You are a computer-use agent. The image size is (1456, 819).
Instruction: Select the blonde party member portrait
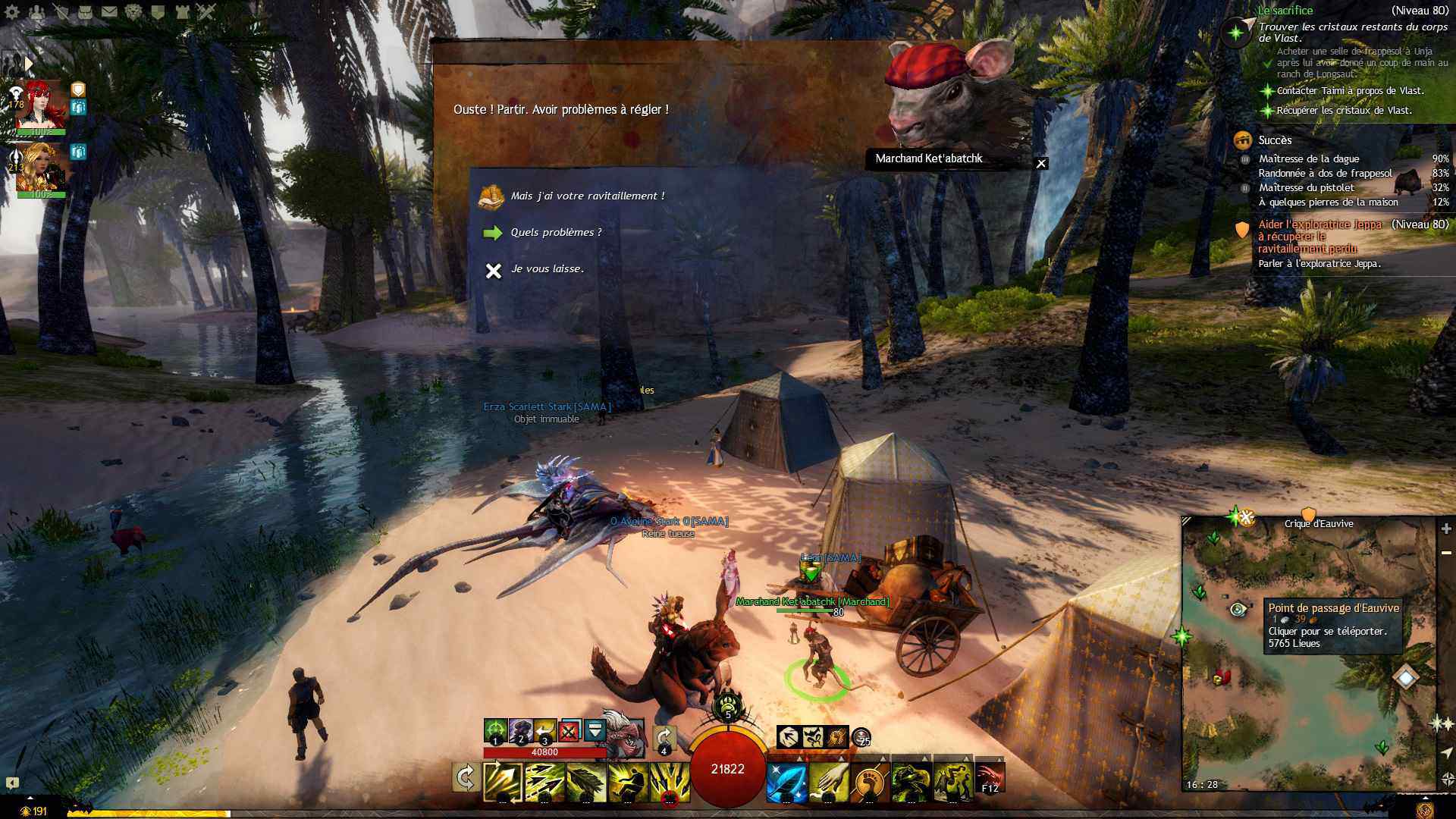click(41, 167)
